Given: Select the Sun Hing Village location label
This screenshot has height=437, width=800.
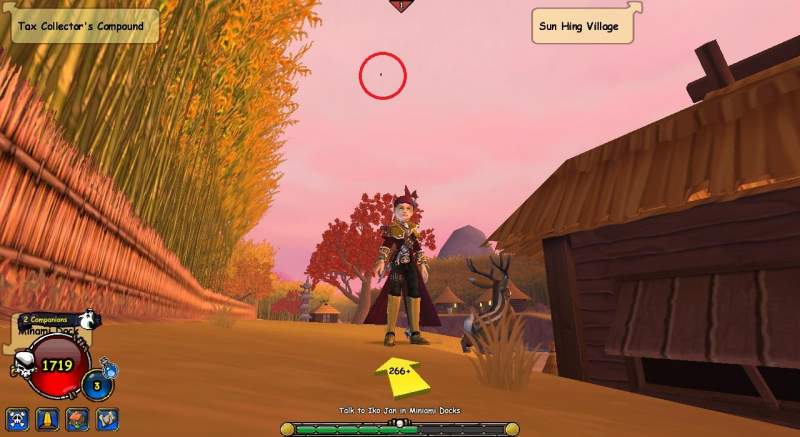Looking at the screenshot, I should pyautogui.click(x=584, y=25).
